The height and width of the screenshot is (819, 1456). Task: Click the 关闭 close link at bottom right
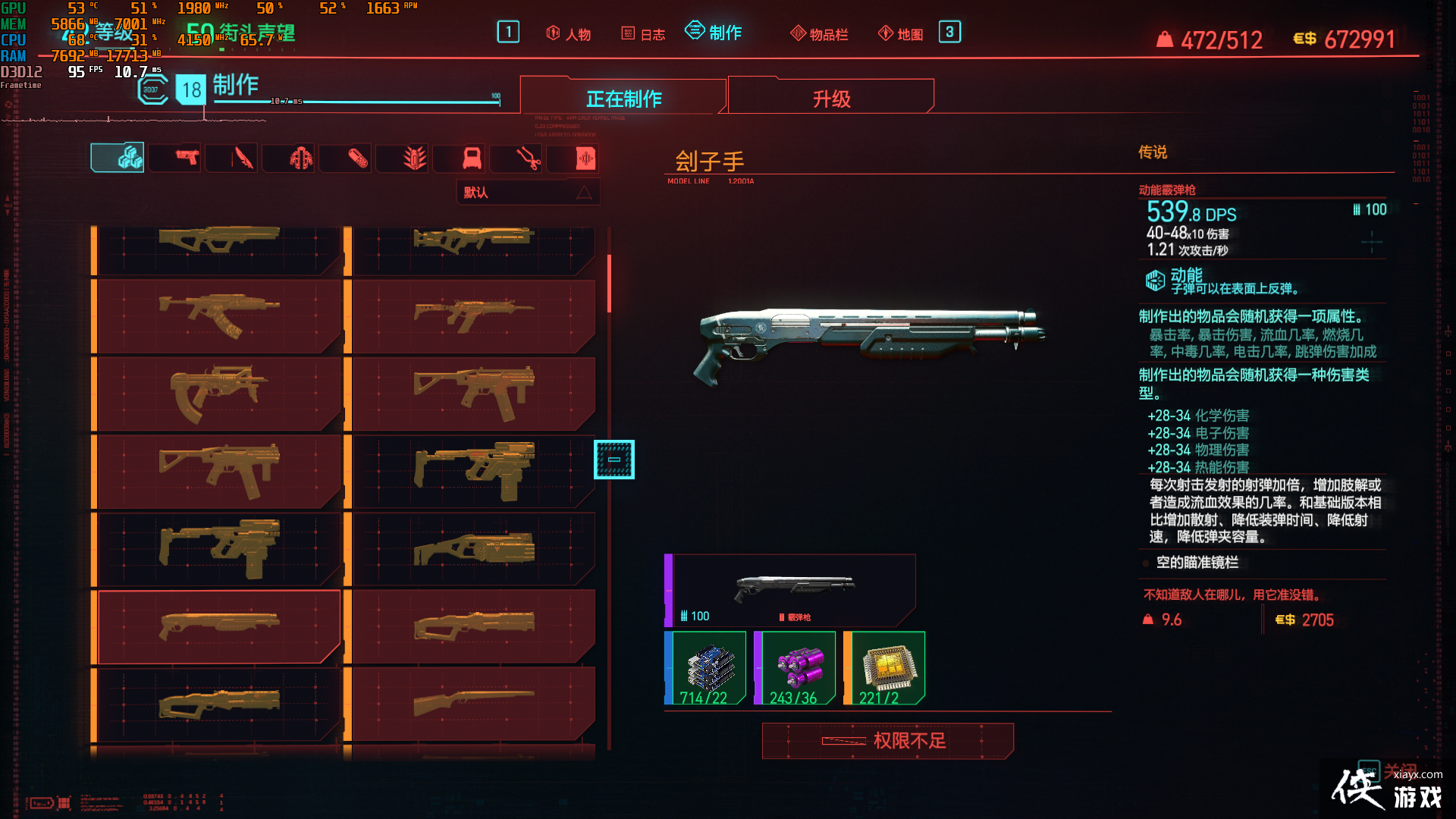(x=1401, y=771)
